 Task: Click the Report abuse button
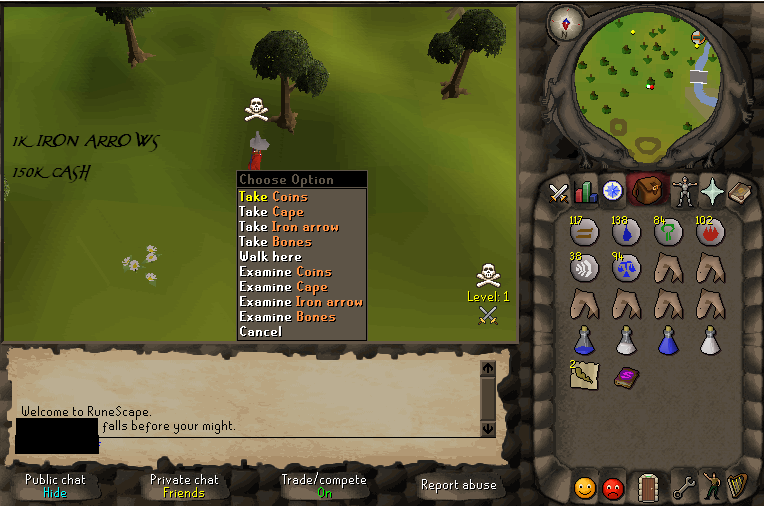coord(459,486)
